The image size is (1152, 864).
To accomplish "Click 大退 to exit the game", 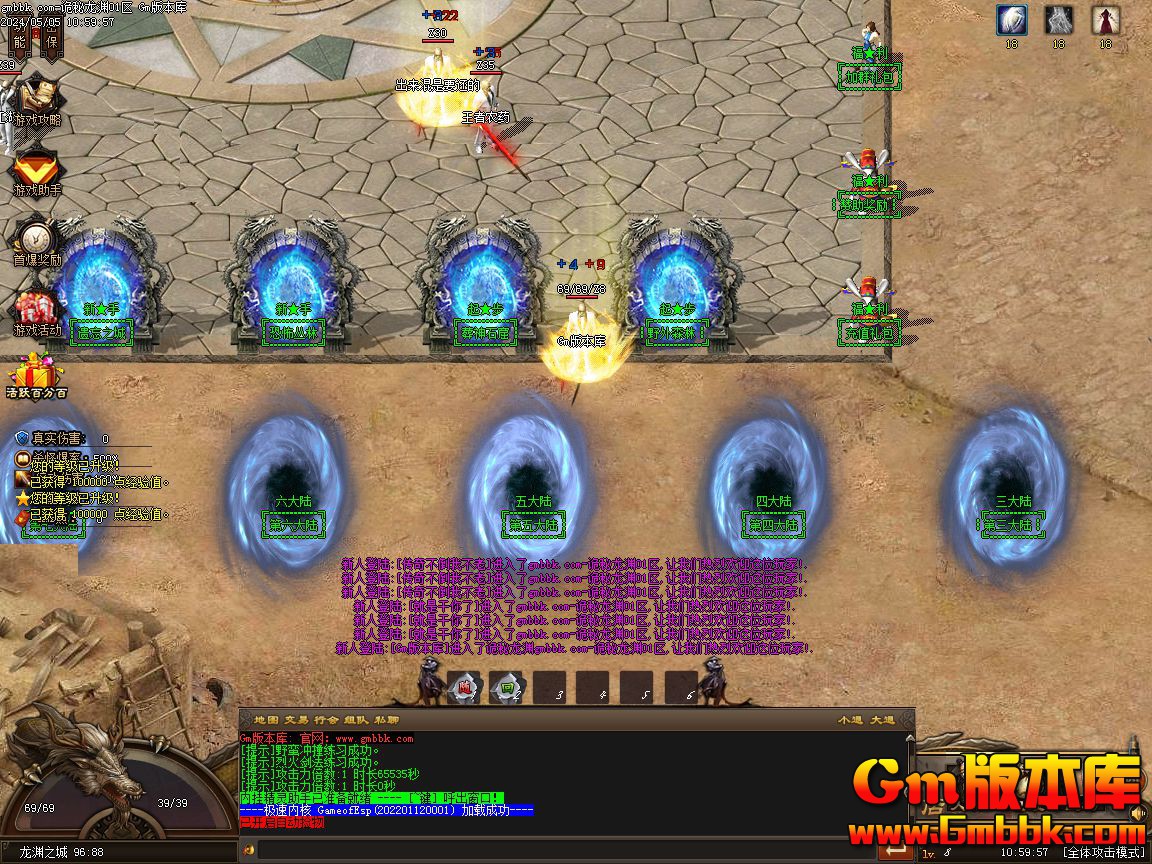I will (882, 719).
